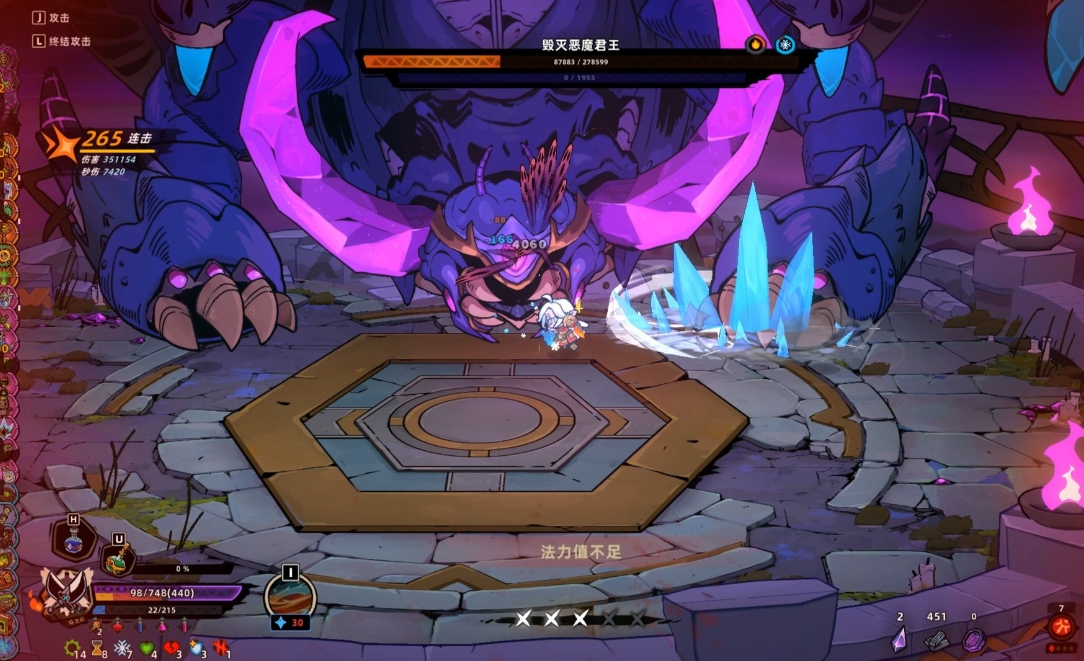Inspect the green gear buff icon
The image size is (1084, 661).
71,647
